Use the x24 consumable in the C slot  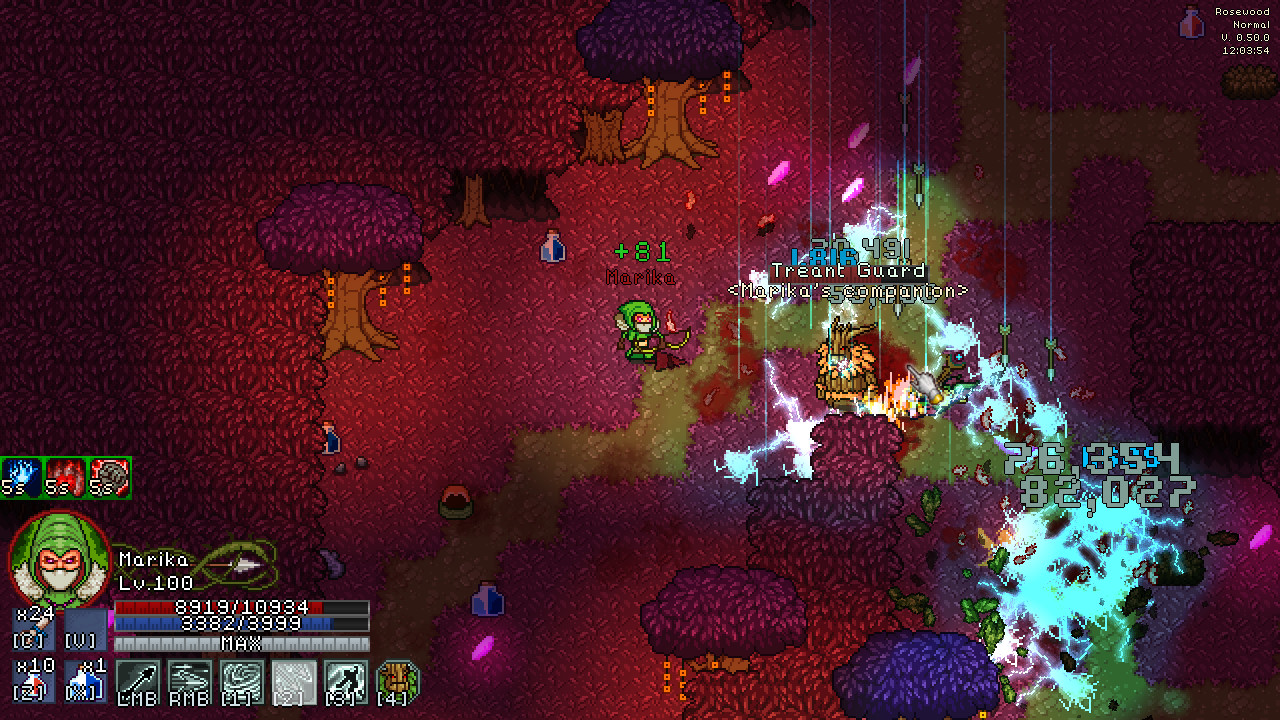click(33, 629)
